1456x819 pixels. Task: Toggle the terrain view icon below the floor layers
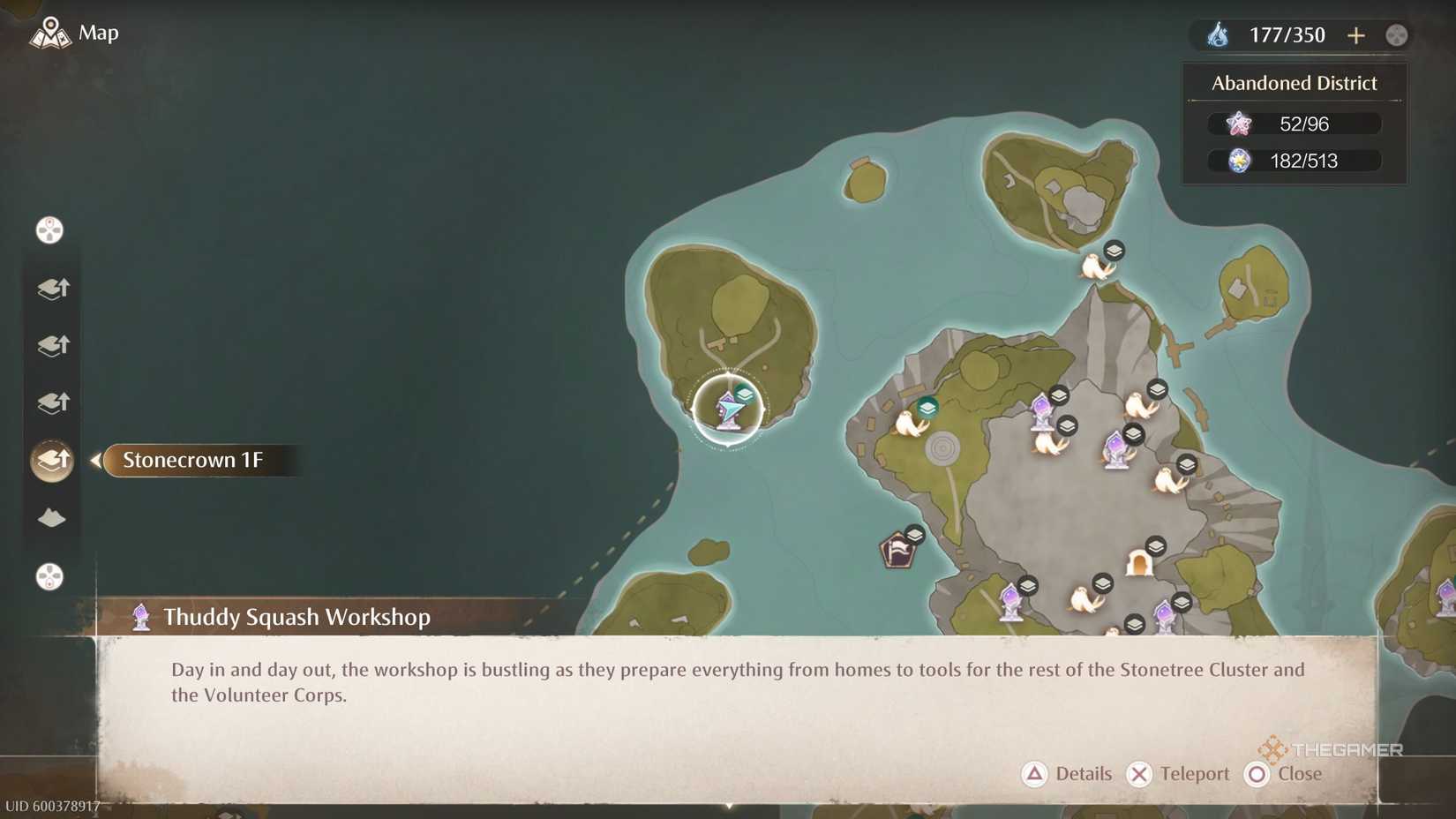pyautogui.click(x=51, y=518)
